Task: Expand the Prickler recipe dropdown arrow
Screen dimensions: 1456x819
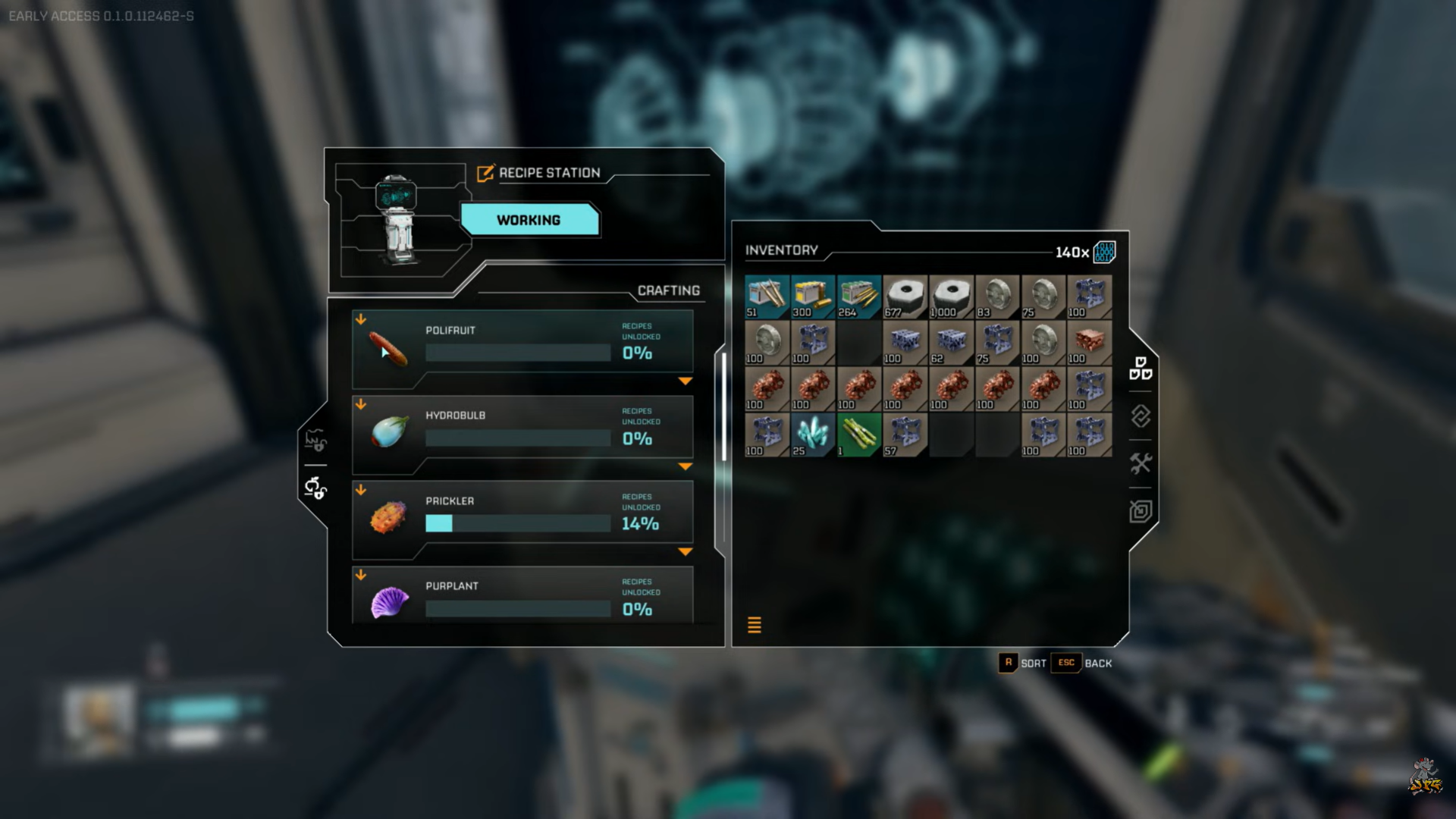Action: (x=686, y=552)
